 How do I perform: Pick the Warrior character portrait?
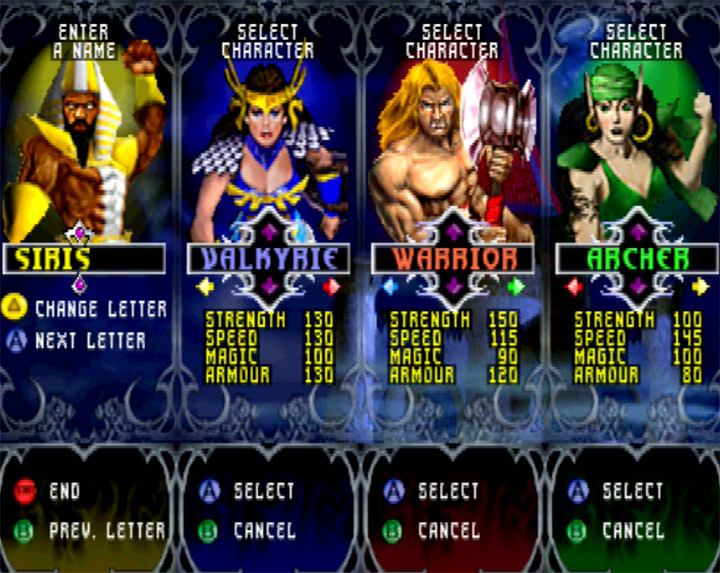click(452, 140)
